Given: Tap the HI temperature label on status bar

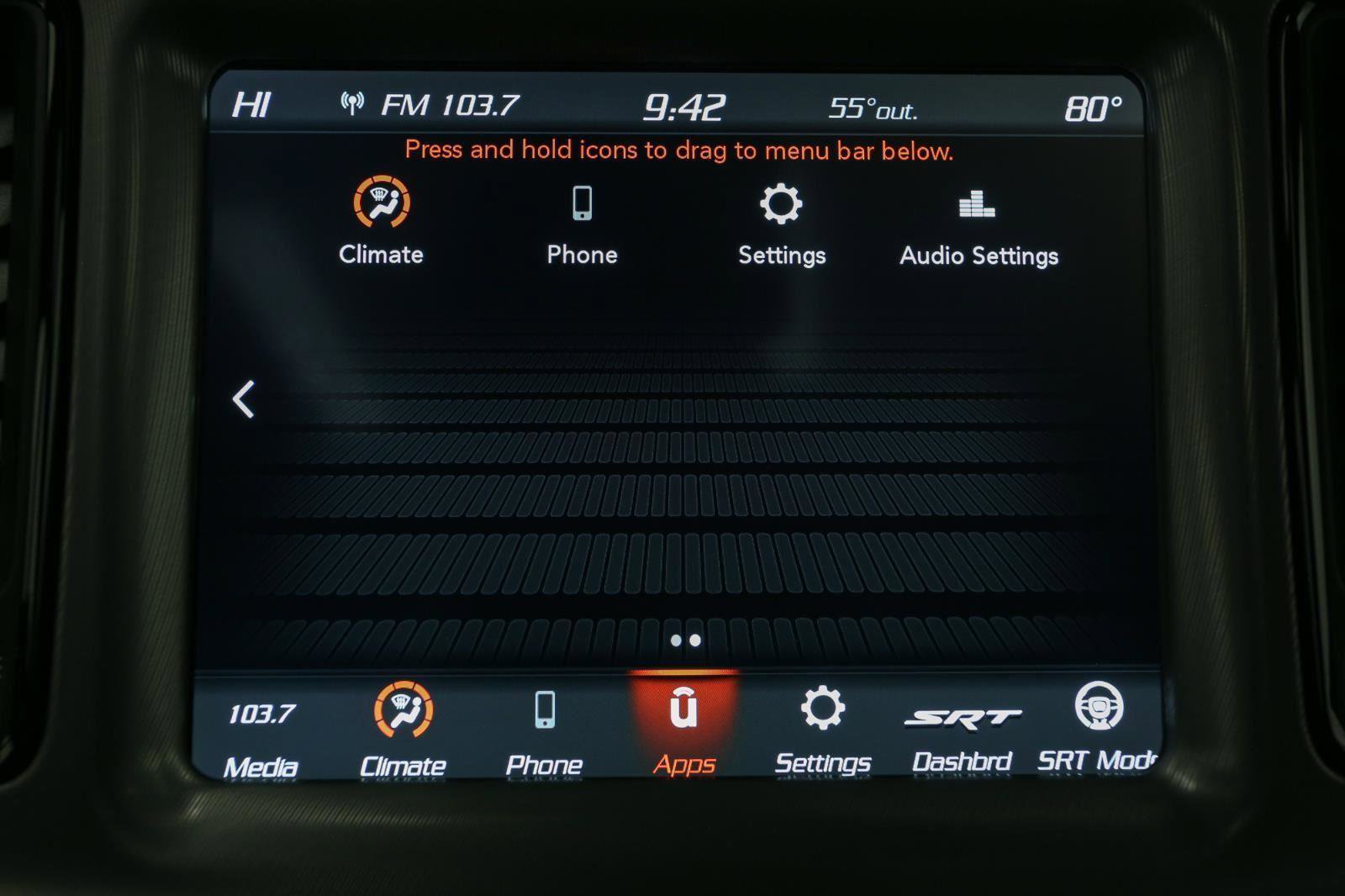Looking at the screenshot, I should pos(252,103).
